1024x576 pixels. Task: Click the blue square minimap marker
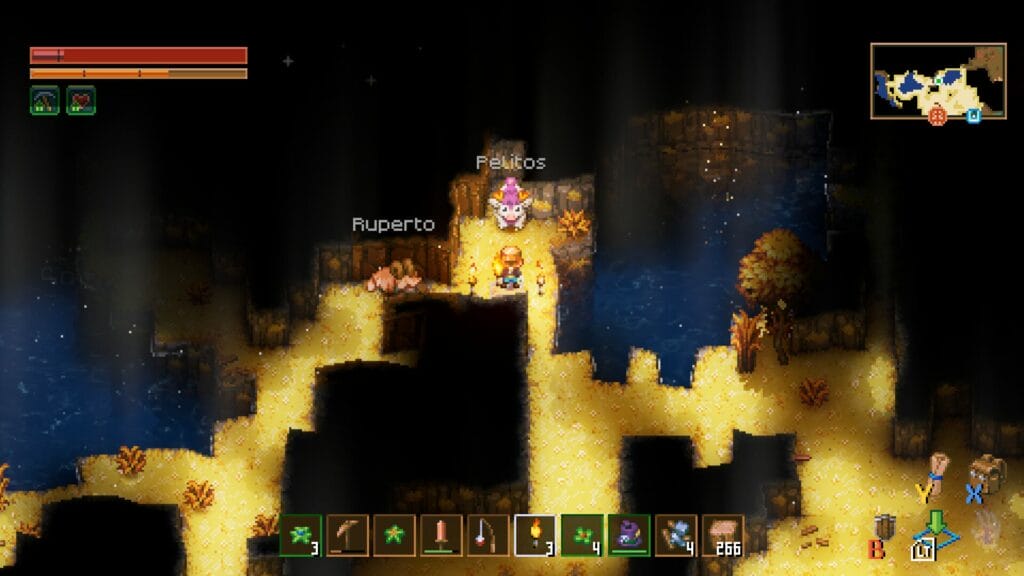[973, 116]
